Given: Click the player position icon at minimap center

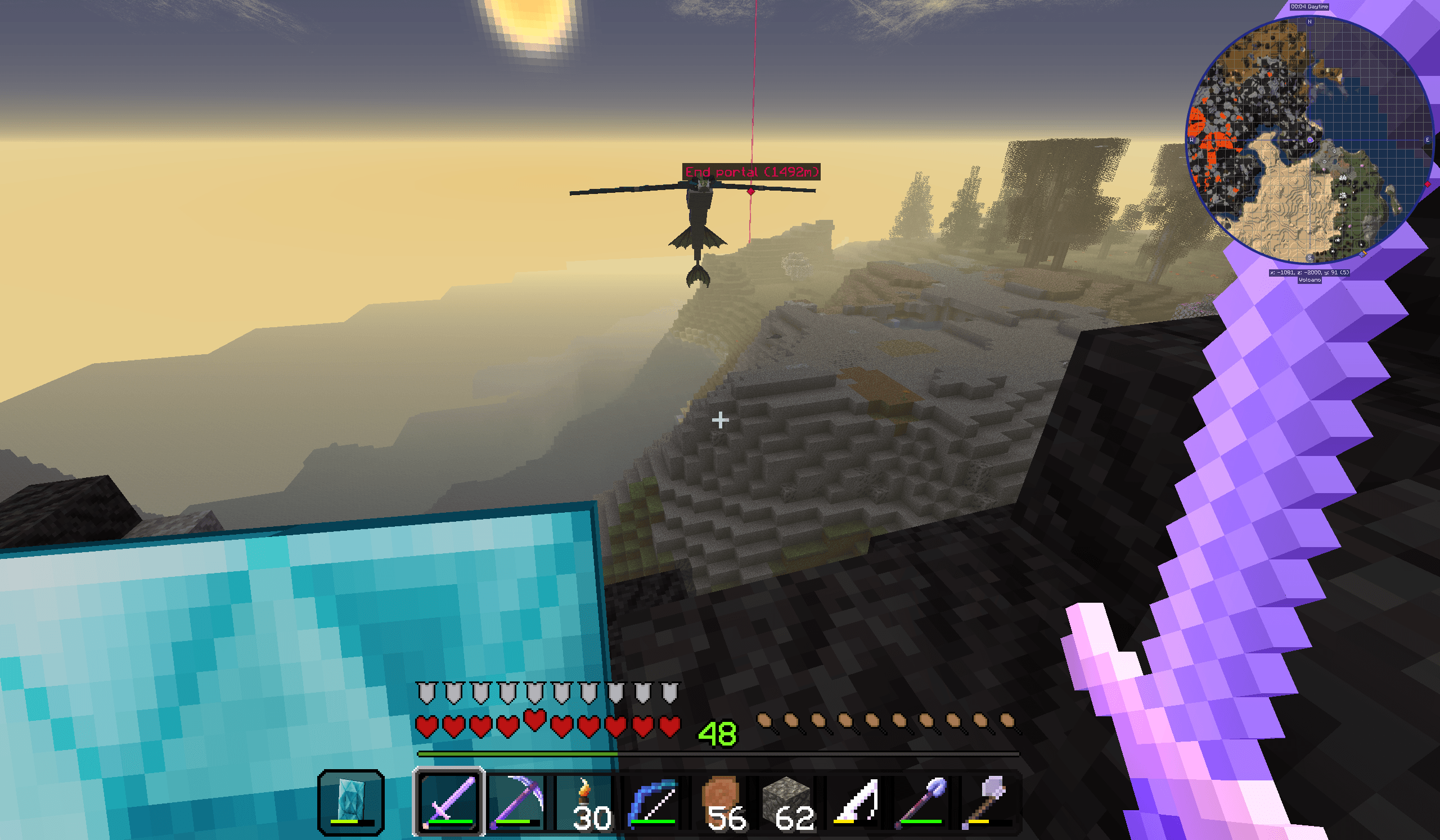Looking at the screenshot, I should [1310, 140].
